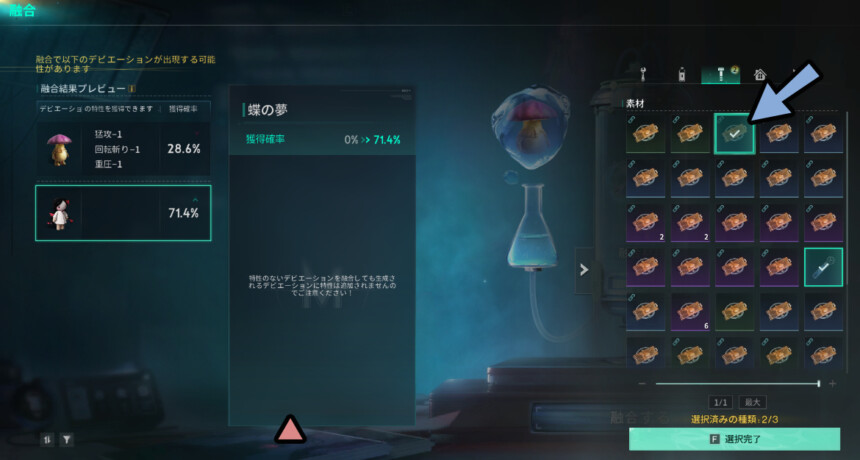This screenshot has height=460, width=860.
Task: Deselect the checked material slot in top row
Action: point(735,133)
